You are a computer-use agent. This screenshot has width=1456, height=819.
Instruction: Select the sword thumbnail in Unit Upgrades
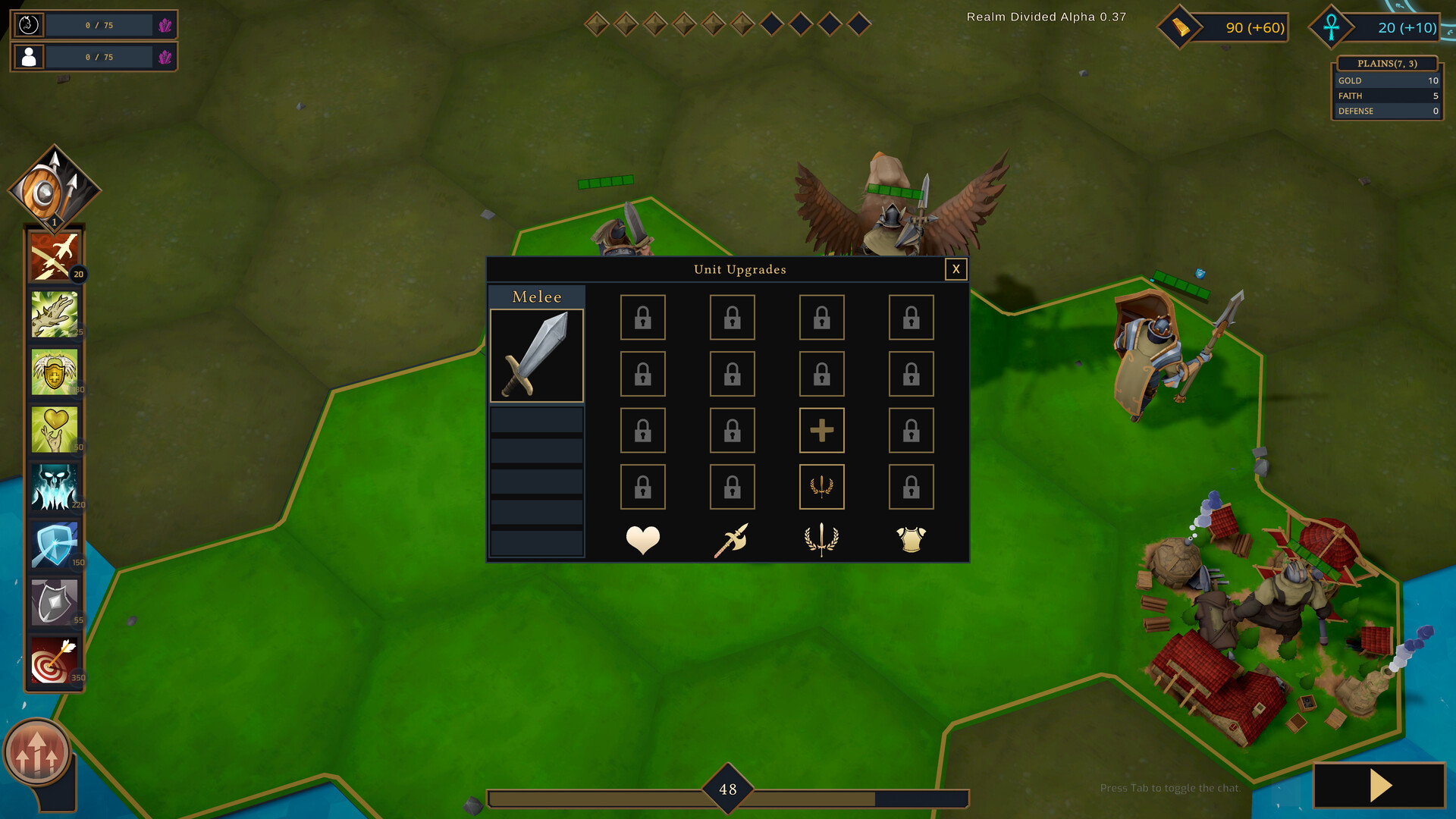click(536, 355)
